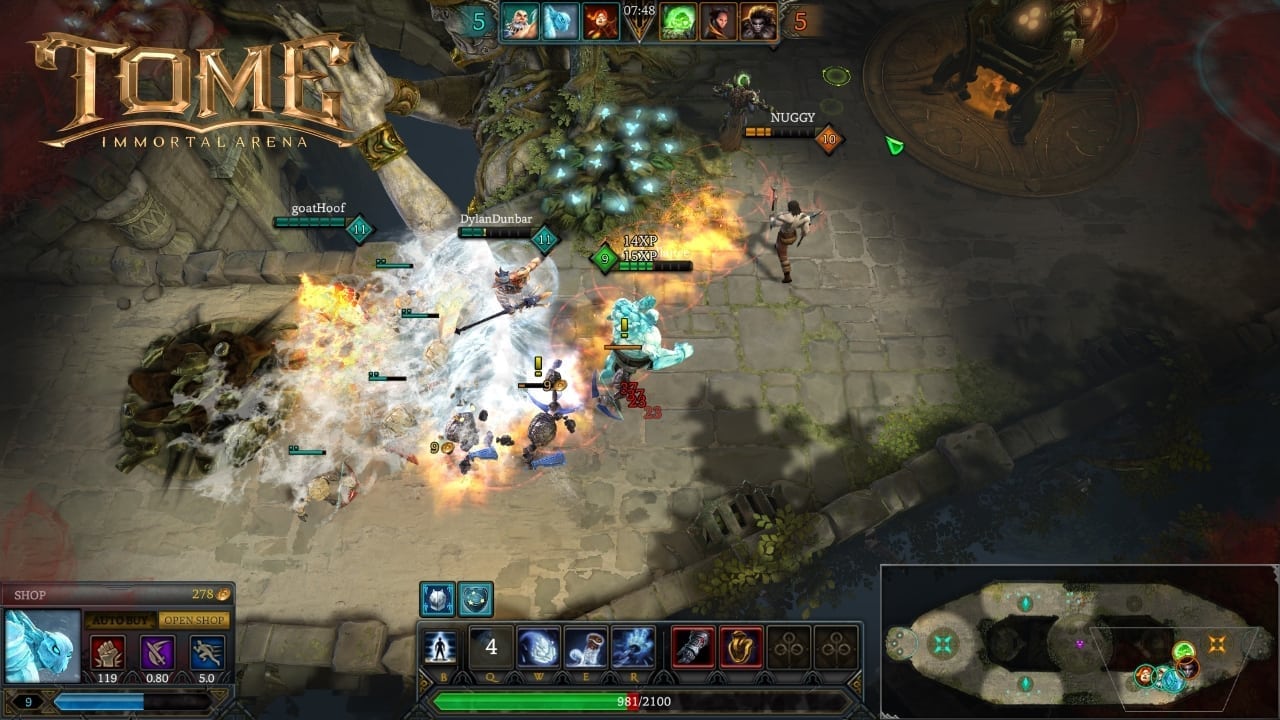Use the red armored gauntlet item

[693, 647]
